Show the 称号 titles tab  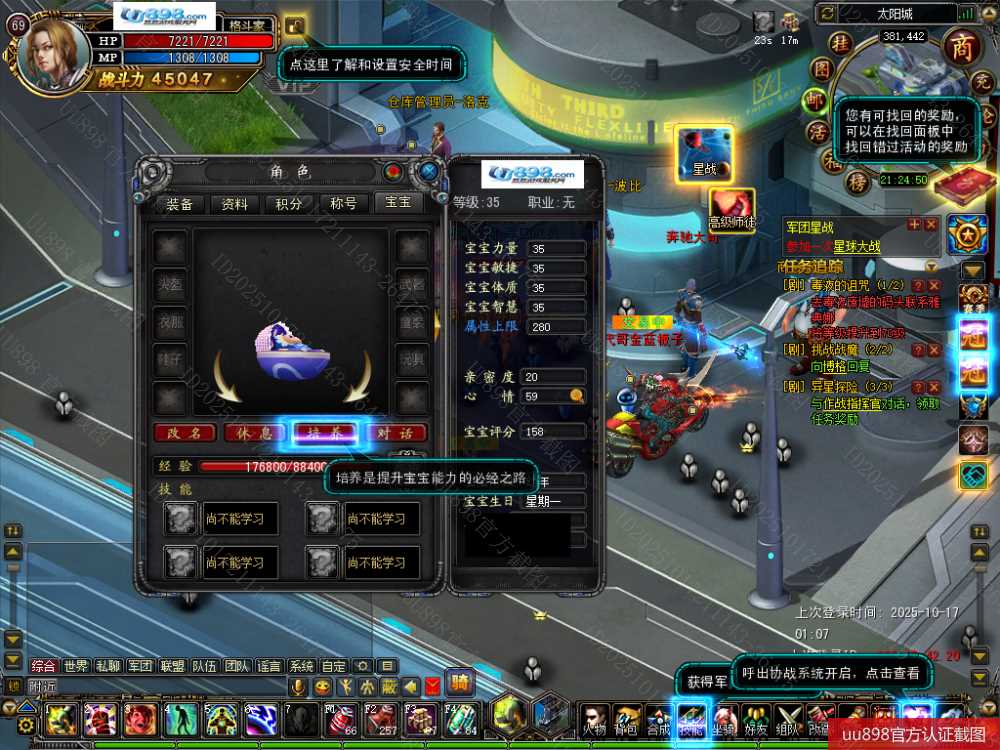point(343,203)
